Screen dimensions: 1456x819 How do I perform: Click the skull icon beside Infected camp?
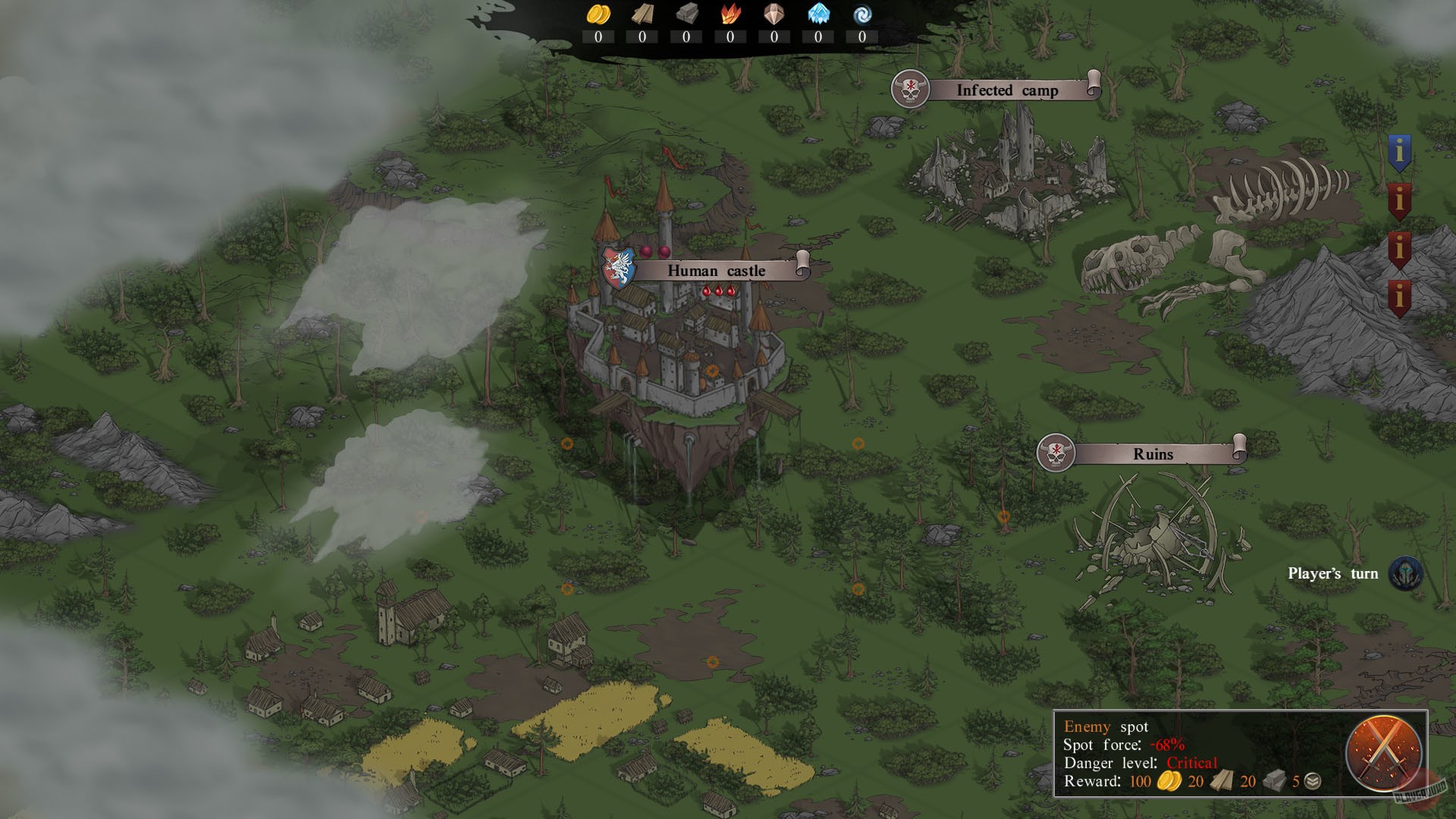(910, 89)
